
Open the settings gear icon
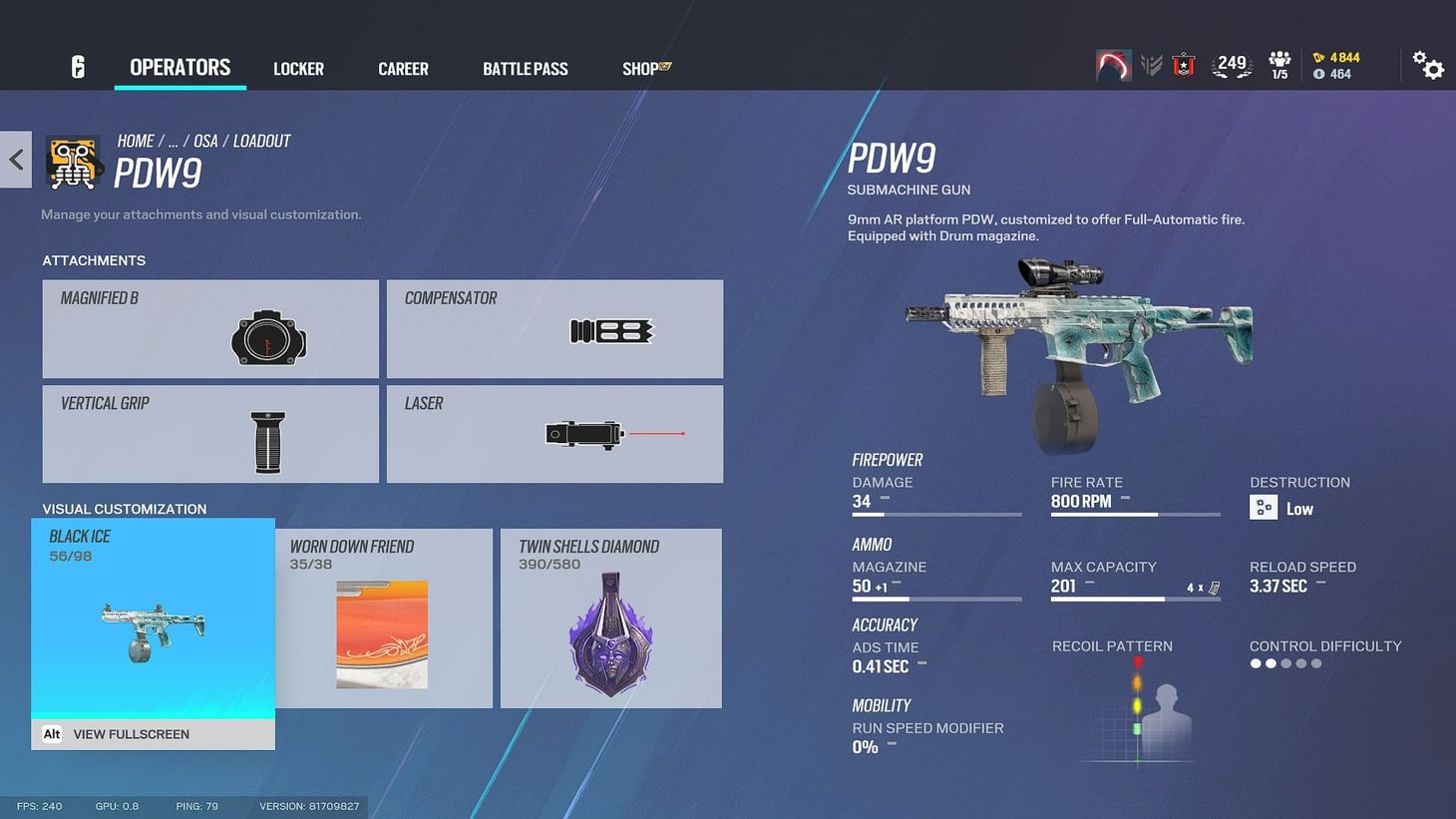tap(1429, 65)
